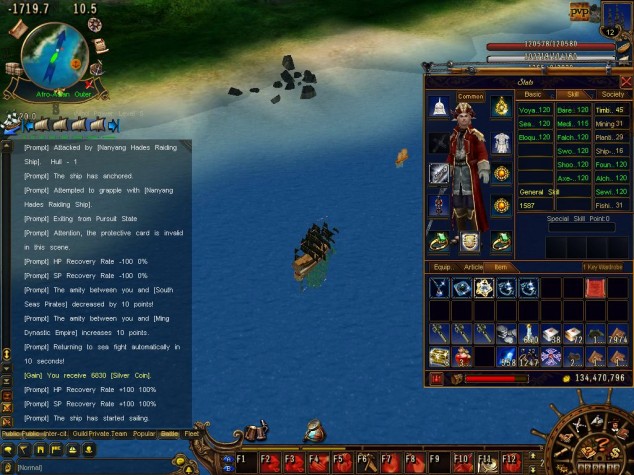Increase sail speed with right blue arrow

(113, 126)
